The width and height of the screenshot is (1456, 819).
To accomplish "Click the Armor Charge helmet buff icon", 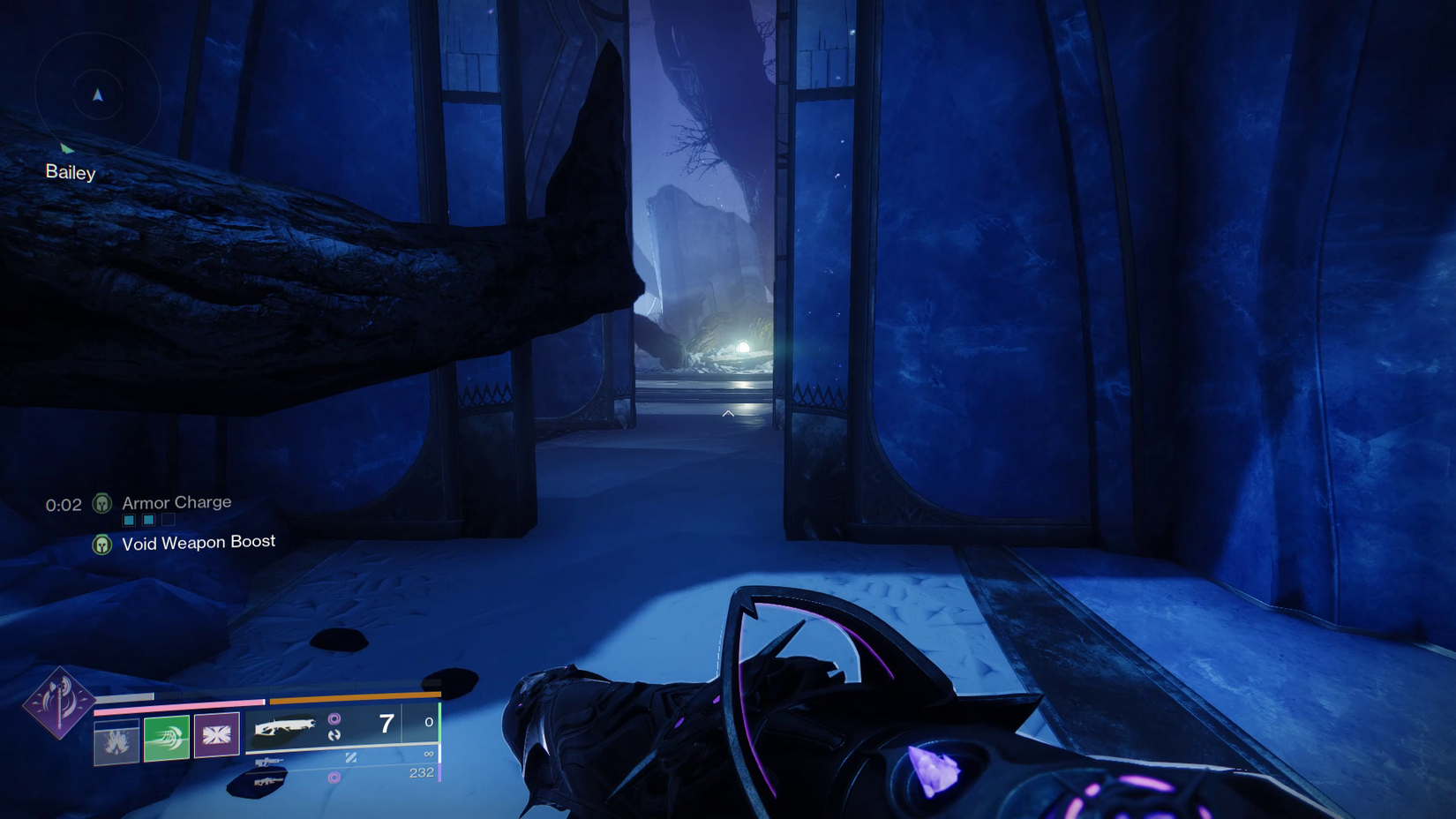I will click(101, 504).
